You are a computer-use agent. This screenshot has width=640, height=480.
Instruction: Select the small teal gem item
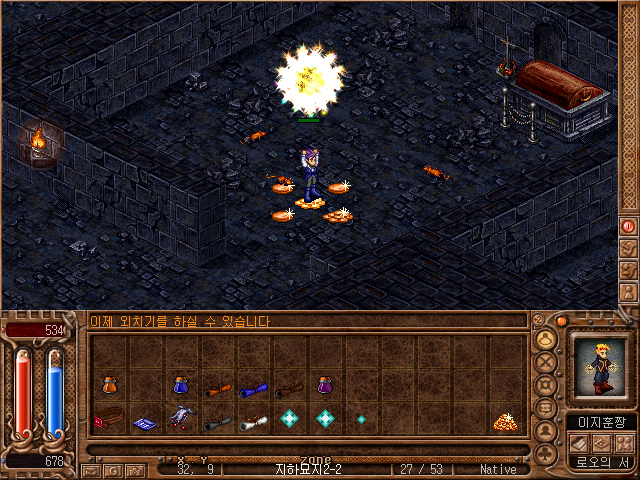(361, 420)
